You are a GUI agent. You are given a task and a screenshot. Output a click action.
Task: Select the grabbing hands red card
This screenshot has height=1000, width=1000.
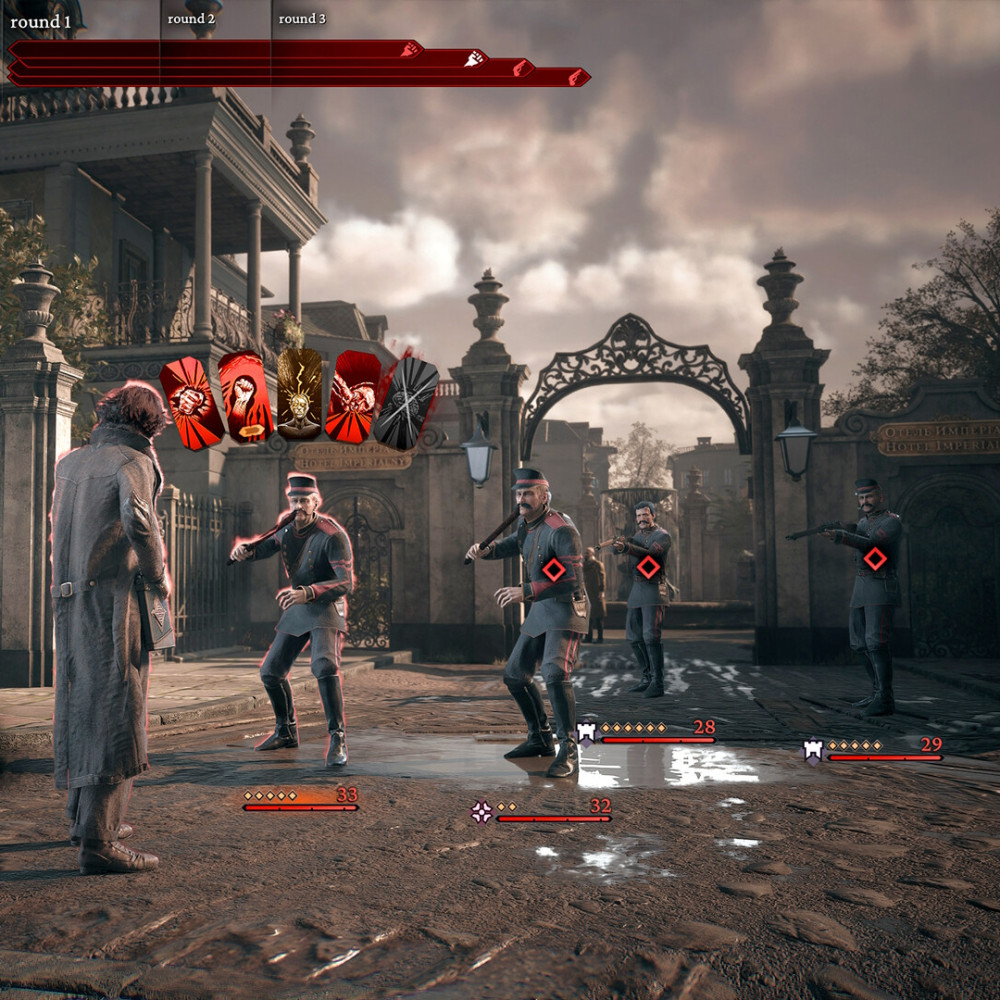point(353,397)
